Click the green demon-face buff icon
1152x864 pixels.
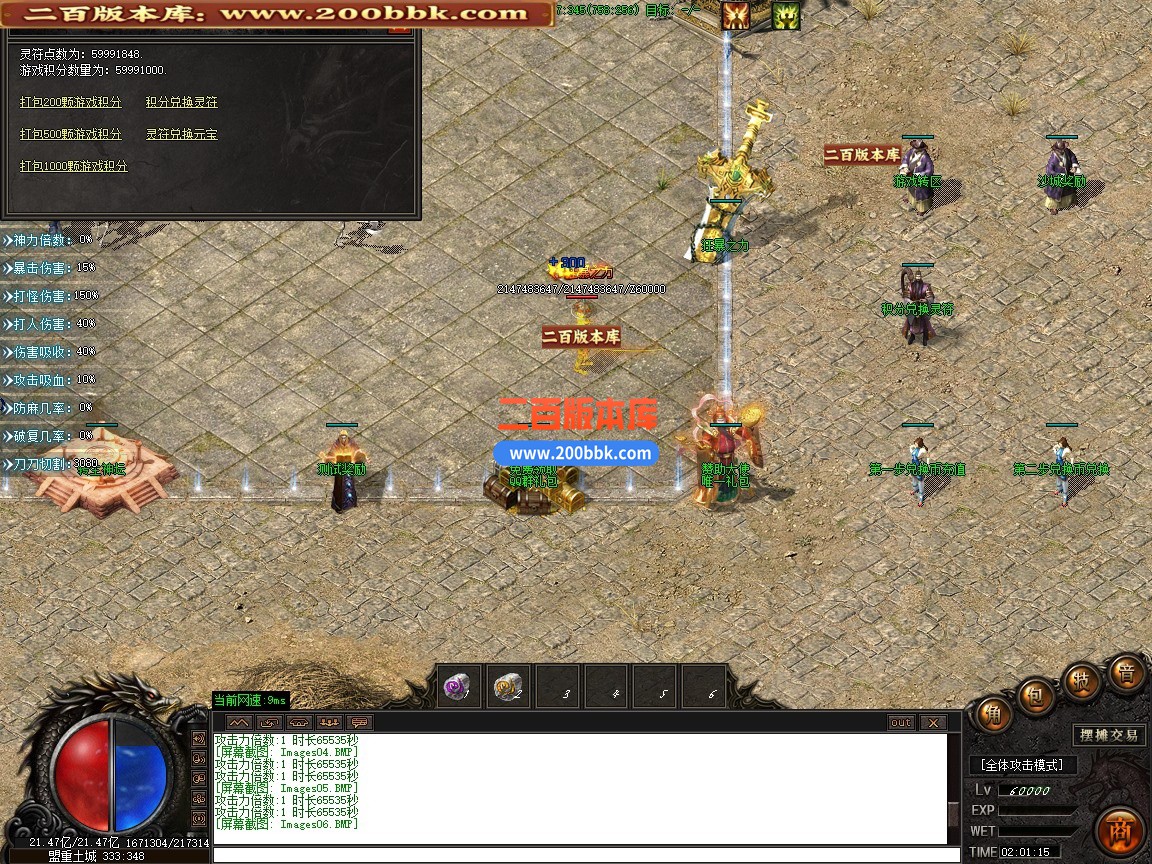point(786,15)
